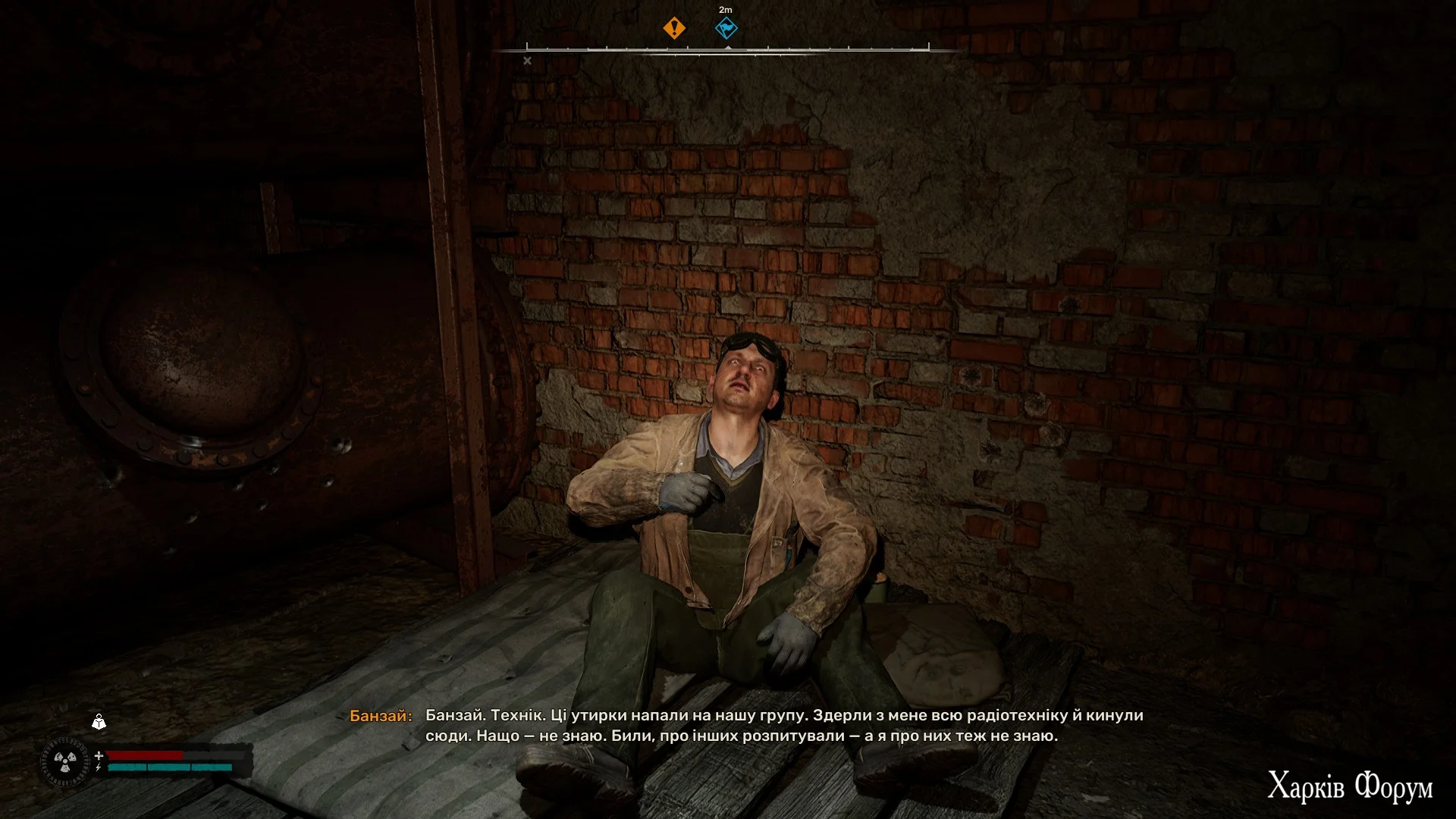This screenshot has height=819, width=1456.
Task: Click the orange exclamation marker on the compass
Action: tap(673, 29)
